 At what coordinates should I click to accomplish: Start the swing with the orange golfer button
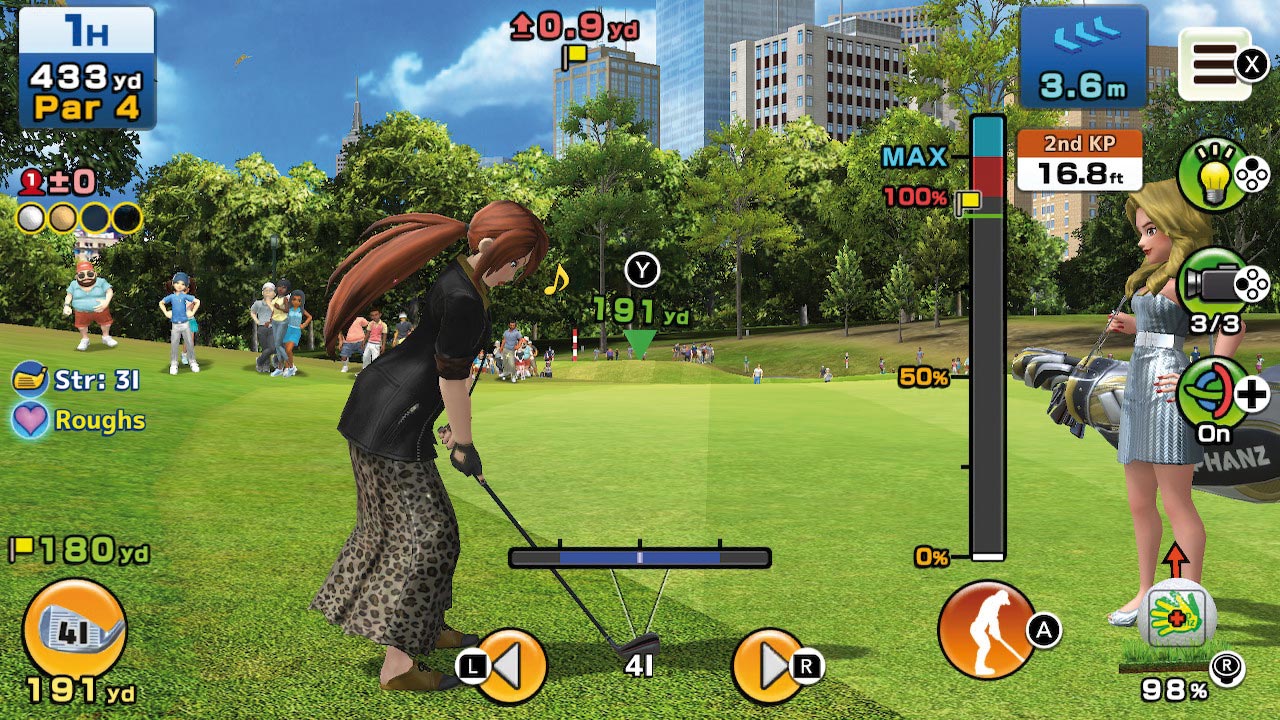click(x=986, y=630)
